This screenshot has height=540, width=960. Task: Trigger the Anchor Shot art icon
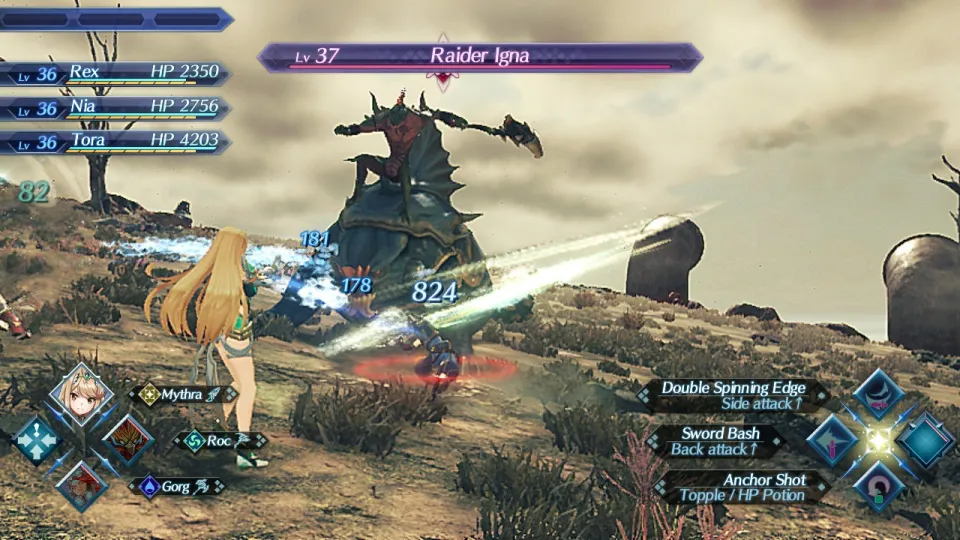point(878,486)
